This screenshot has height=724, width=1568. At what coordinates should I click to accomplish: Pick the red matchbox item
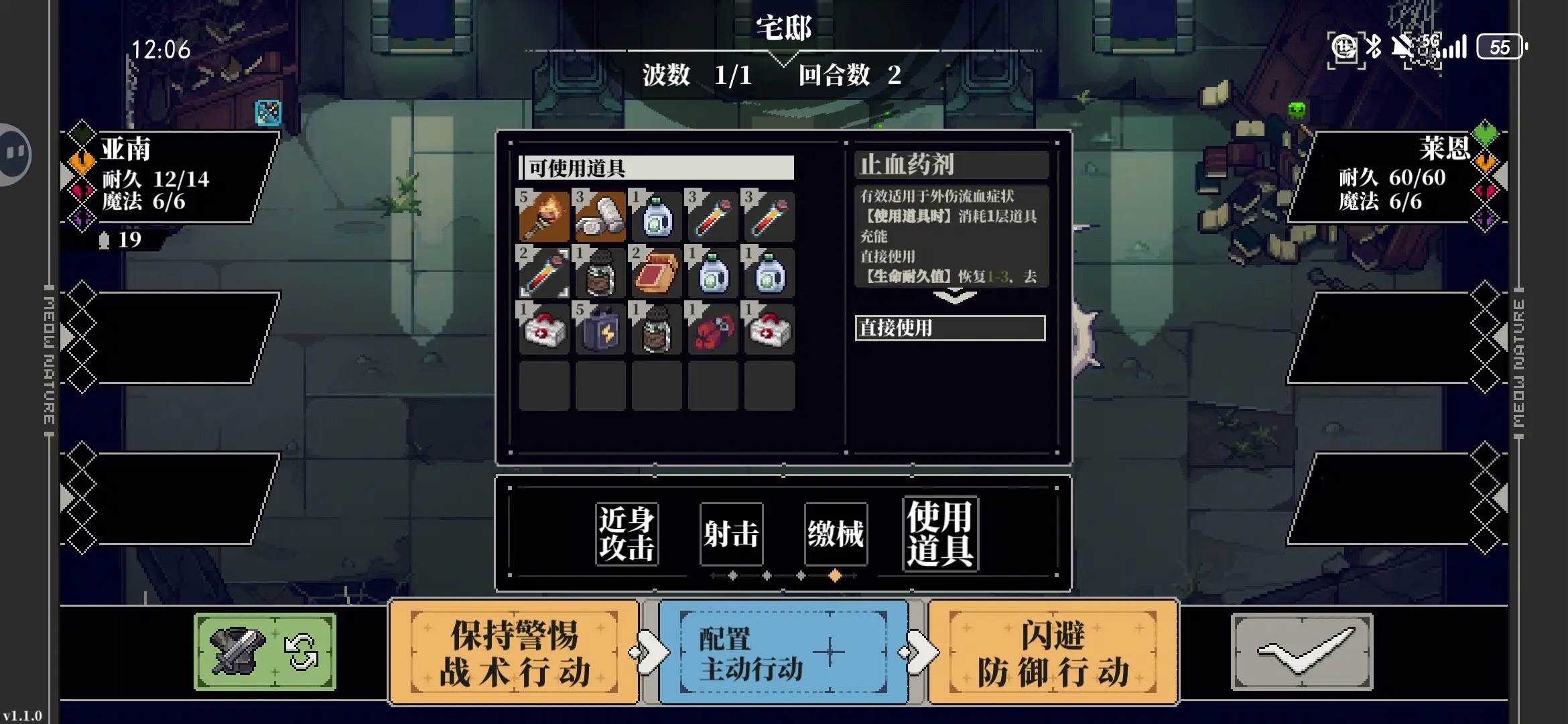656,273
